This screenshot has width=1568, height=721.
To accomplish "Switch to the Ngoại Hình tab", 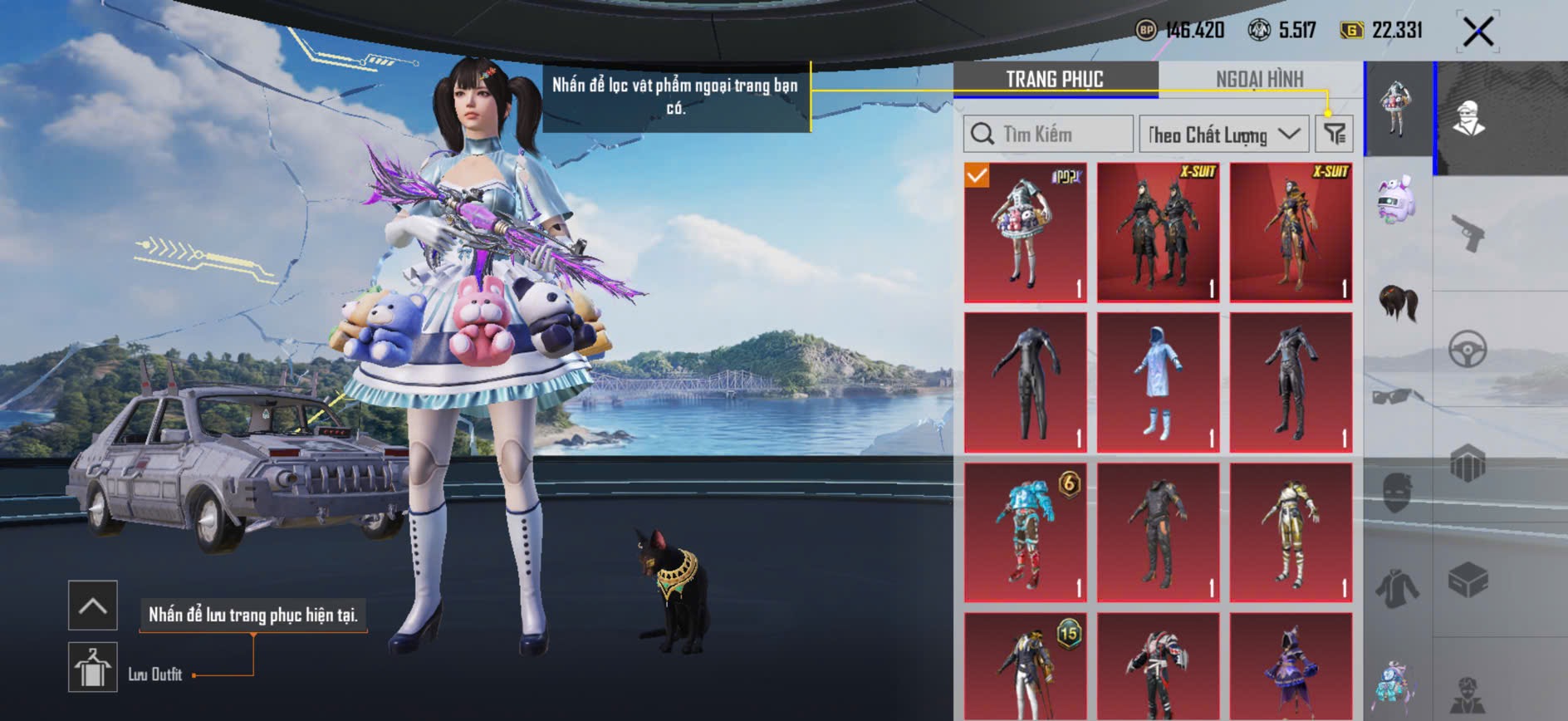I will click(x=1259, y=79).
